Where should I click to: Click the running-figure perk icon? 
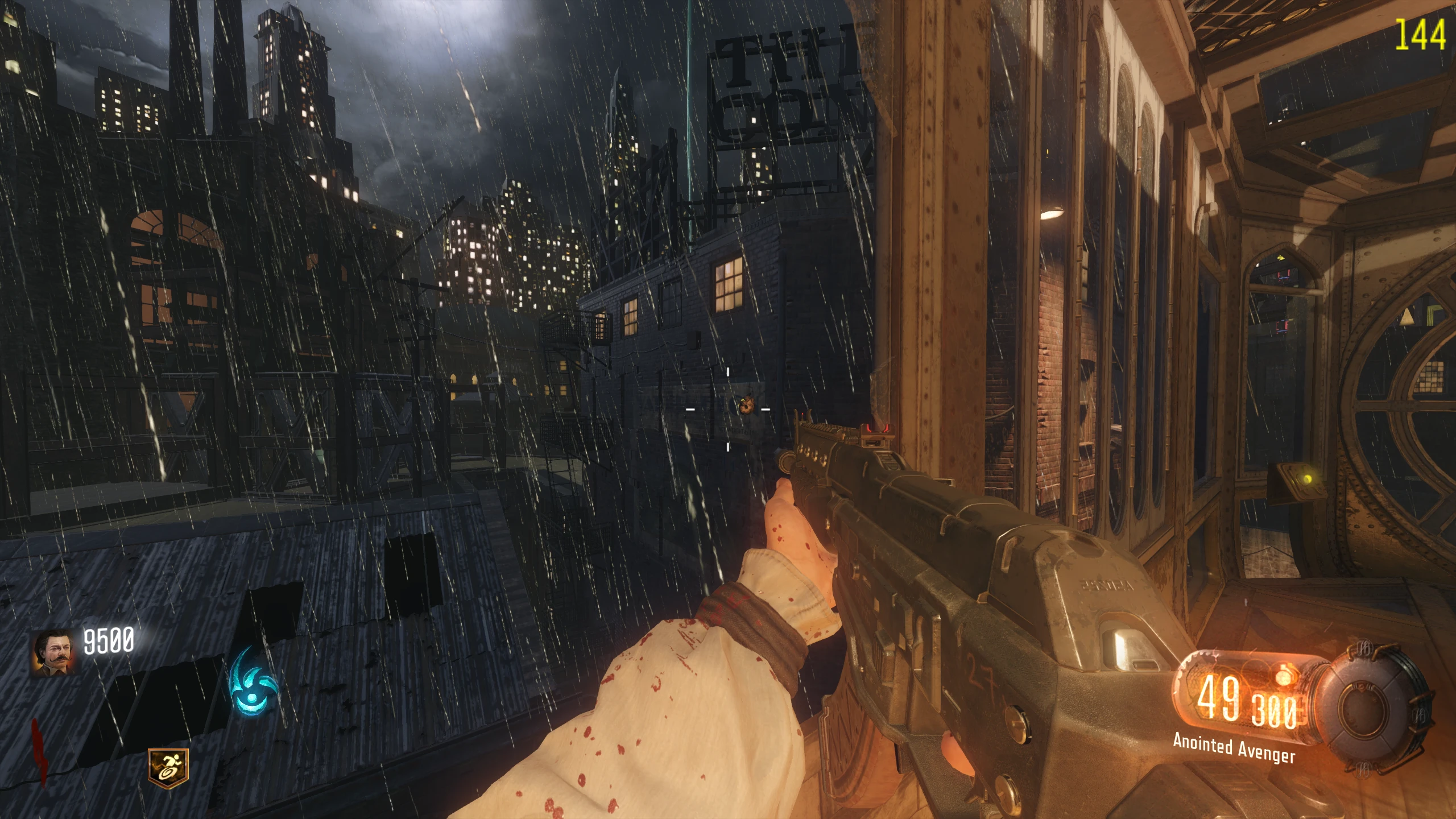[x=168, y=764]
